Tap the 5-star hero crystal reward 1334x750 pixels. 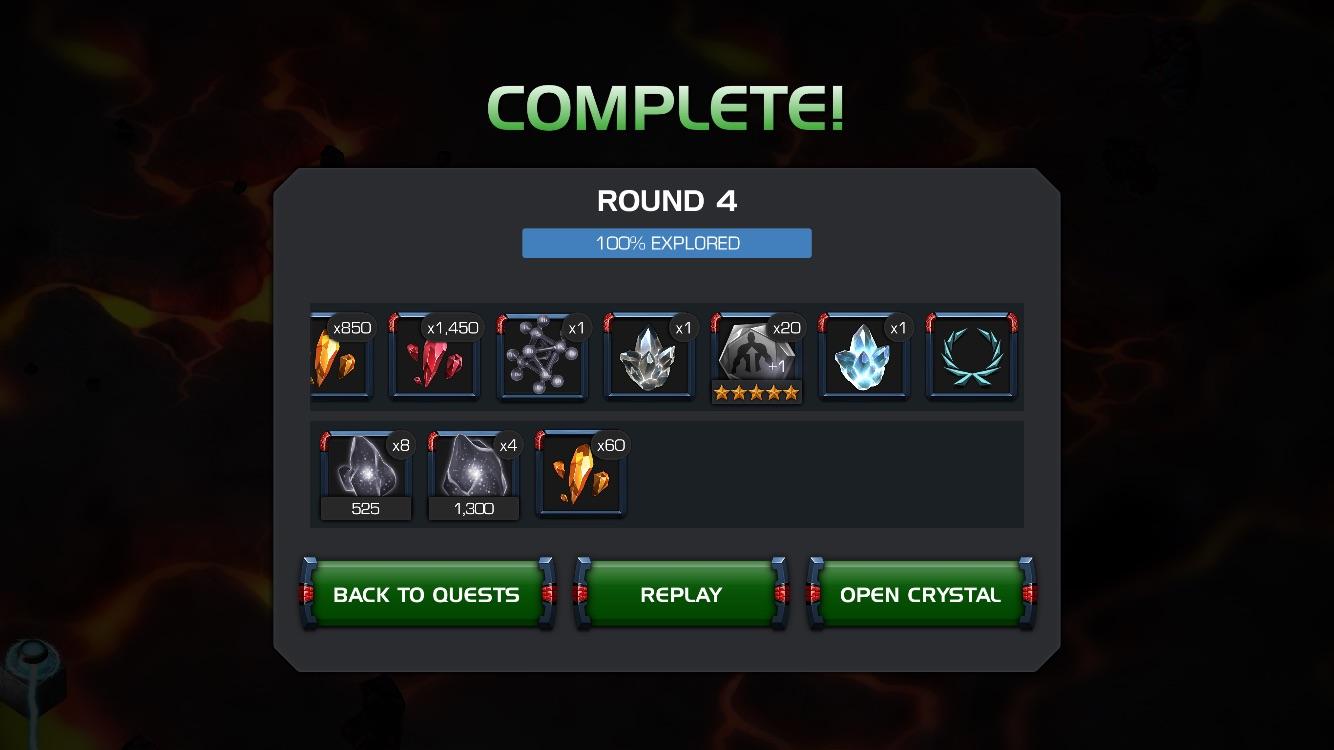pyautogui.click(x=757, y=352)
